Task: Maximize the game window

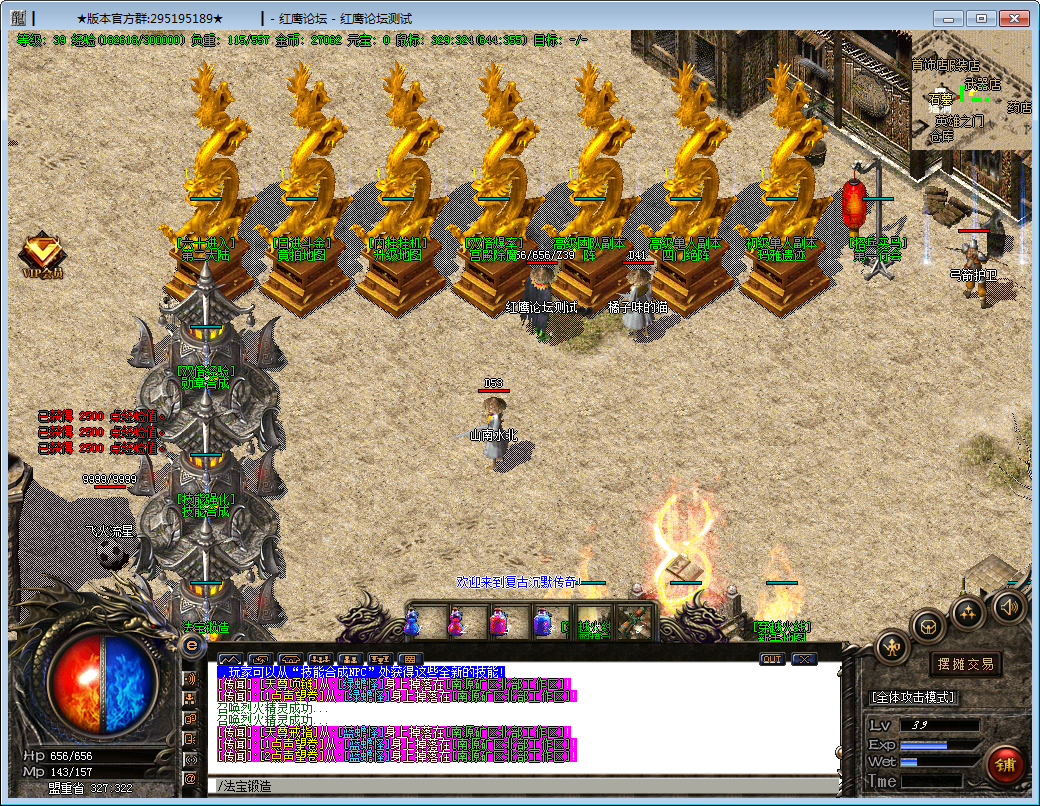Action: [981, 18]
